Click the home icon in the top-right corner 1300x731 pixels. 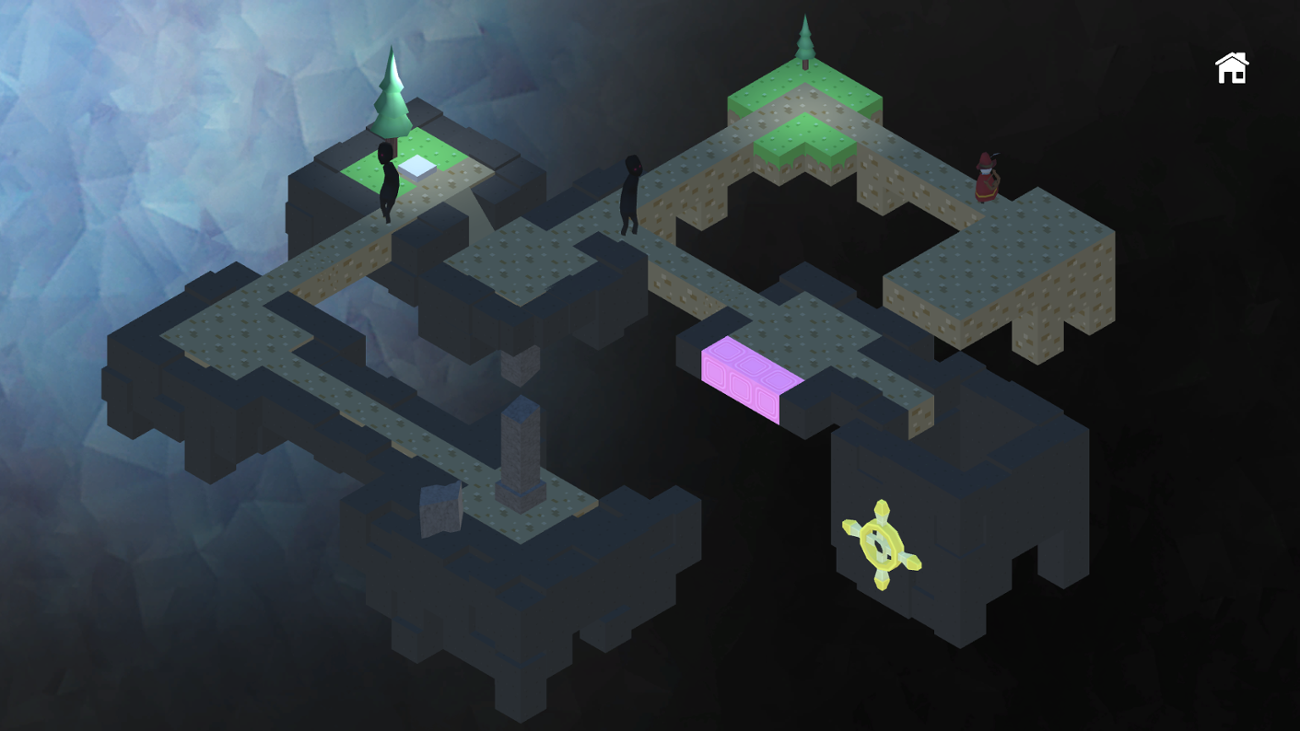pyautogui.click(x=1232, y=66)
